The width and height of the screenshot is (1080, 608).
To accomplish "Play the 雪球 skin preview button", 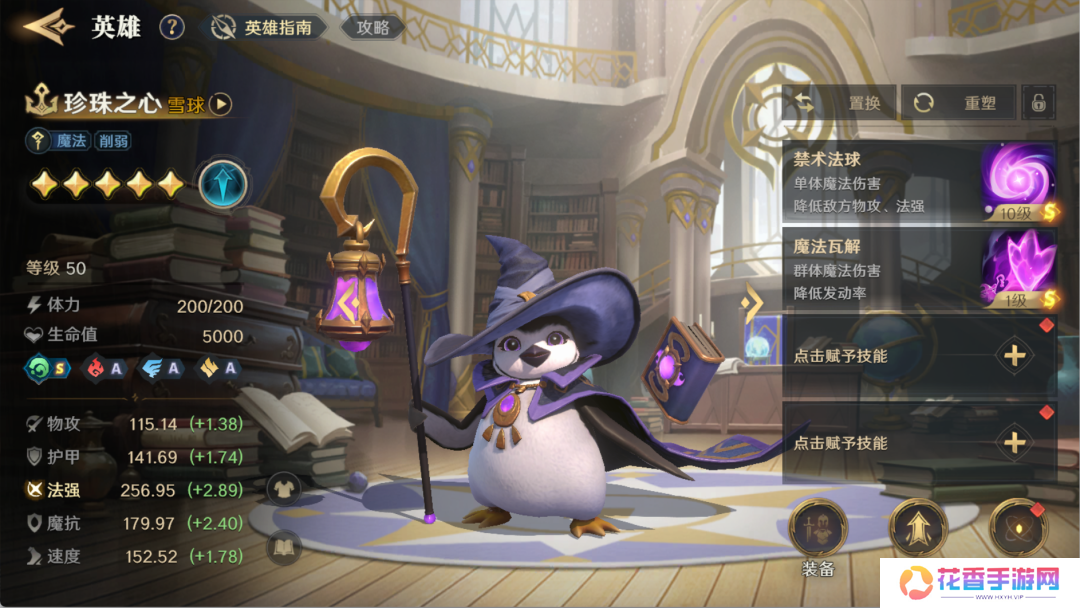I will [221, 103].
